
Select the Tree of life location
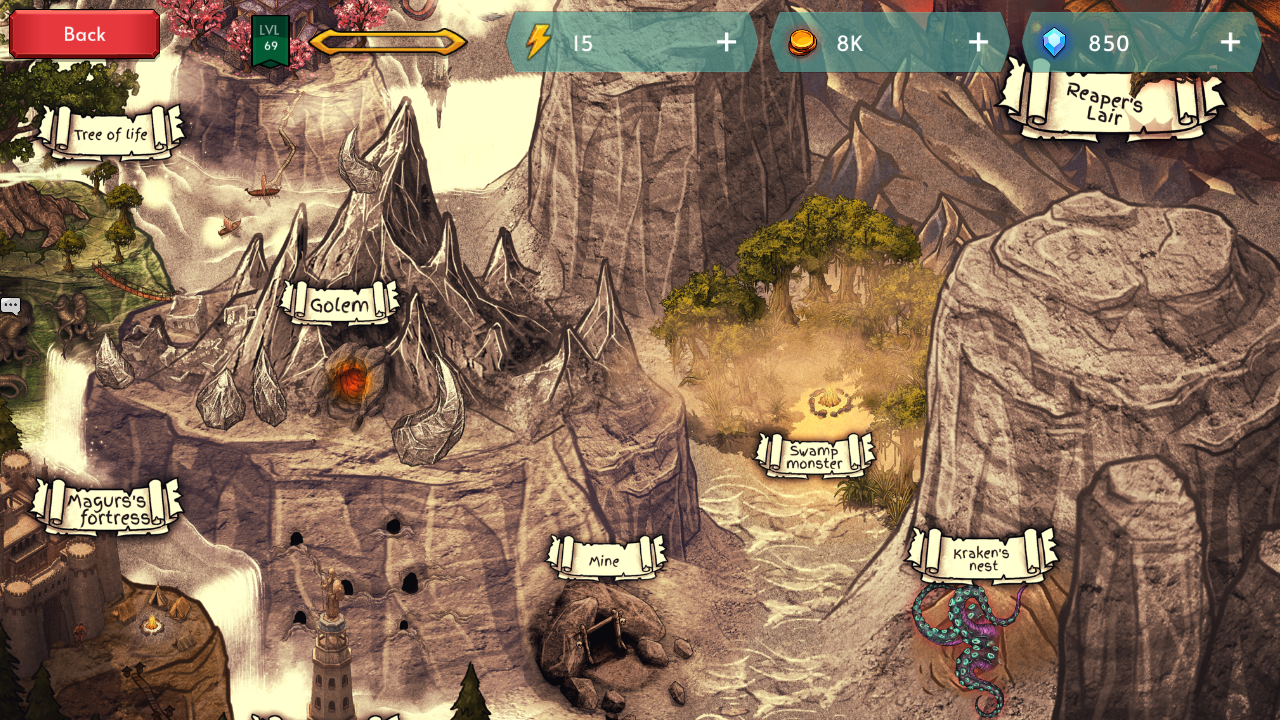(110, 132)
